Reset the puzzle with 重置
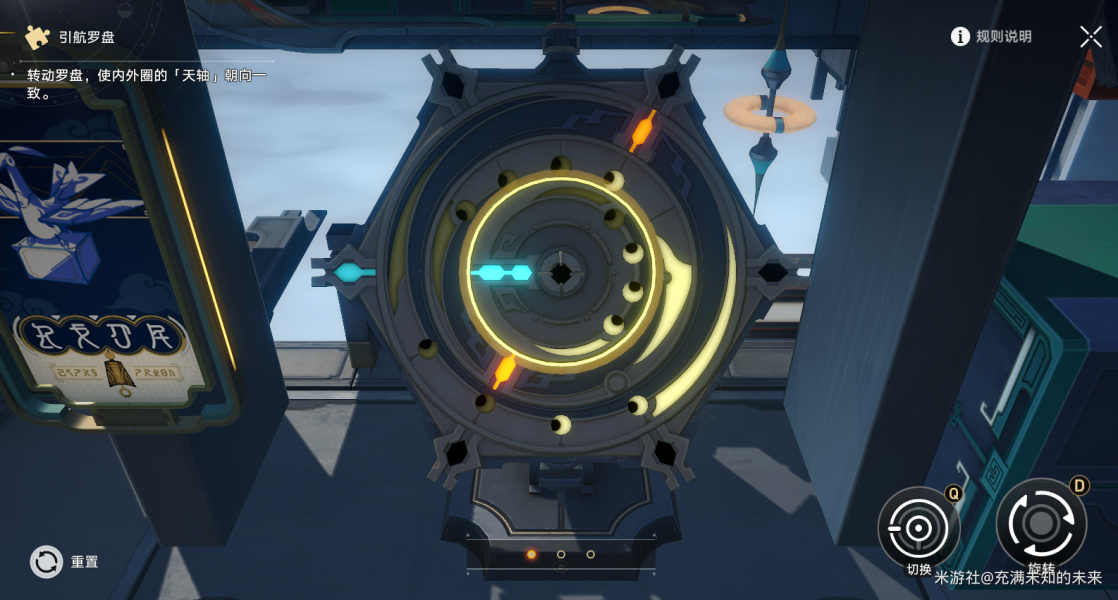Viewport: 1118px width, 600px height. [48, 562]
